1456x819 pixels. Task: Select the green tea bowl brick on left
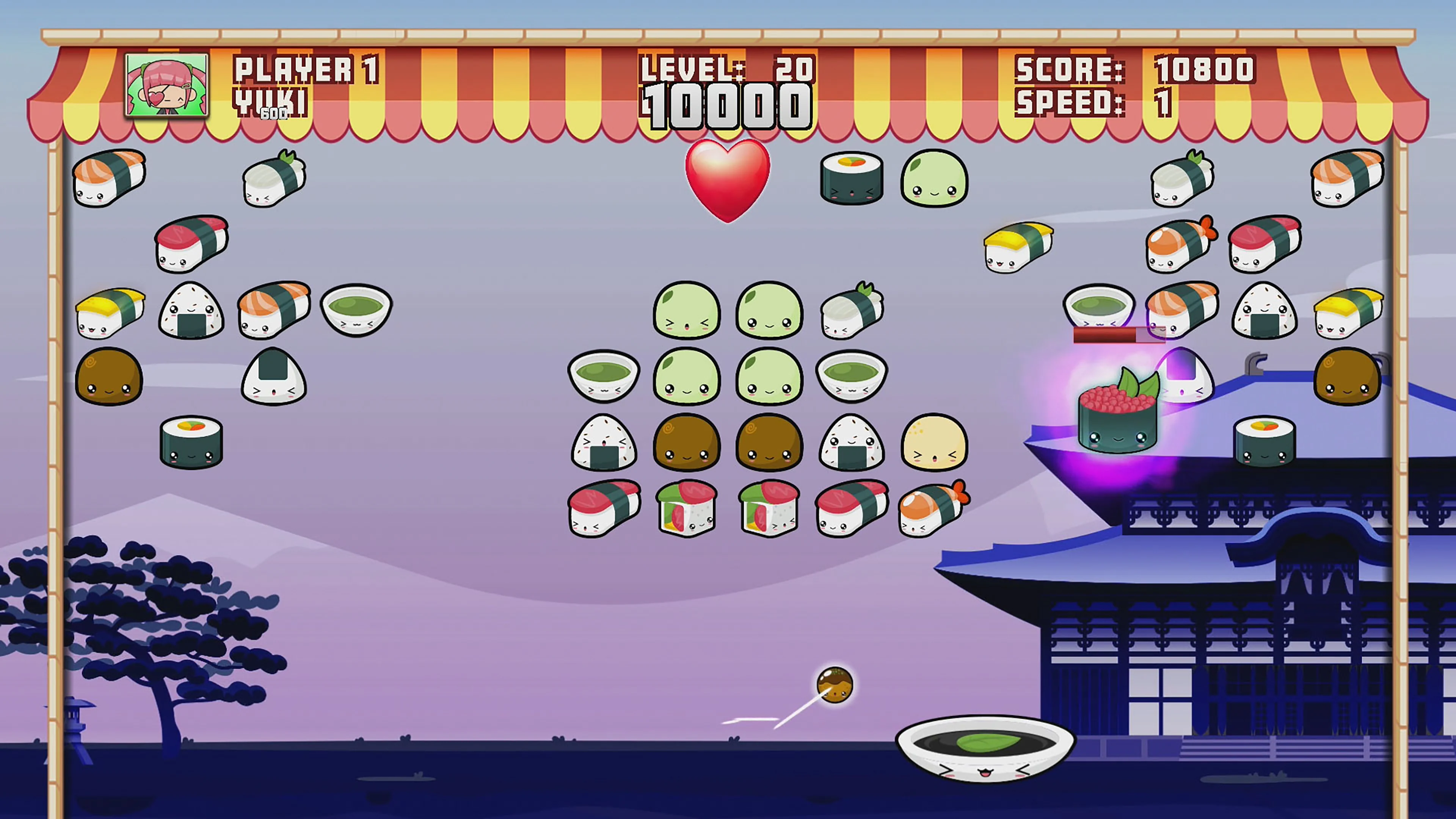[x=356, y=310]
